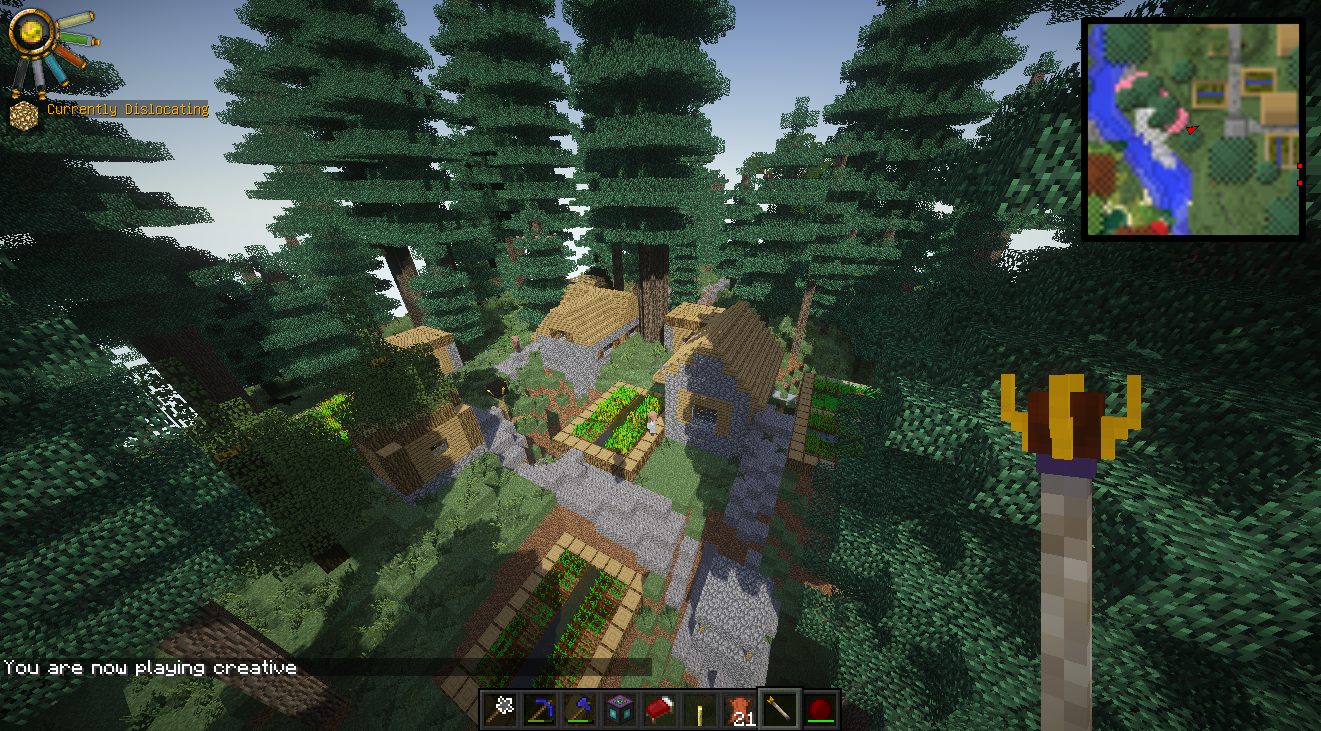Screen dimensions: 1321x731
Task: Select the dark red orb slot
Action: point(820,709)
